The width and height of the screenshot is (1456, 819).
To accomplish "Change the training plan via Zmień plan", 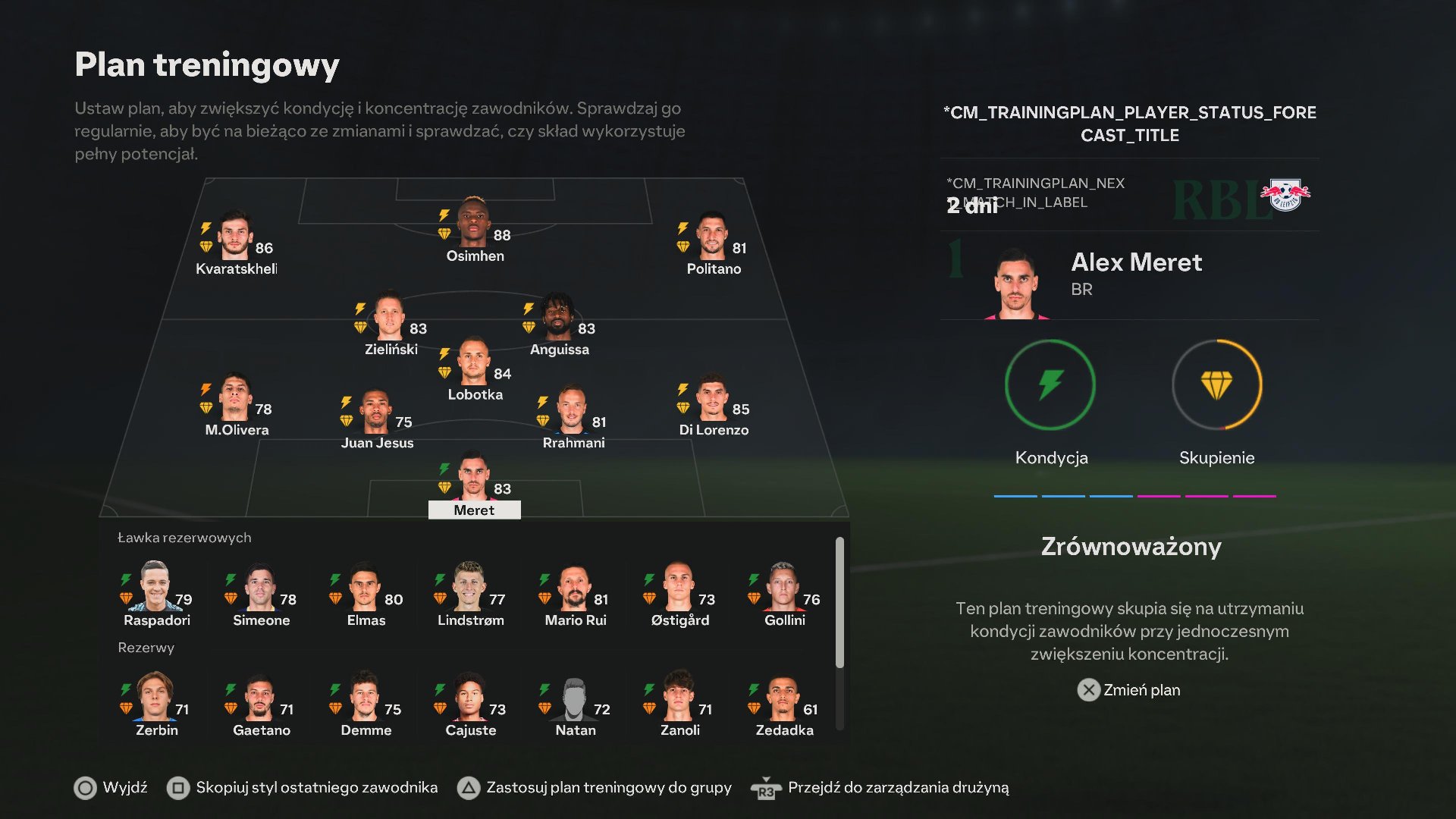I will tap(1129, 690).
